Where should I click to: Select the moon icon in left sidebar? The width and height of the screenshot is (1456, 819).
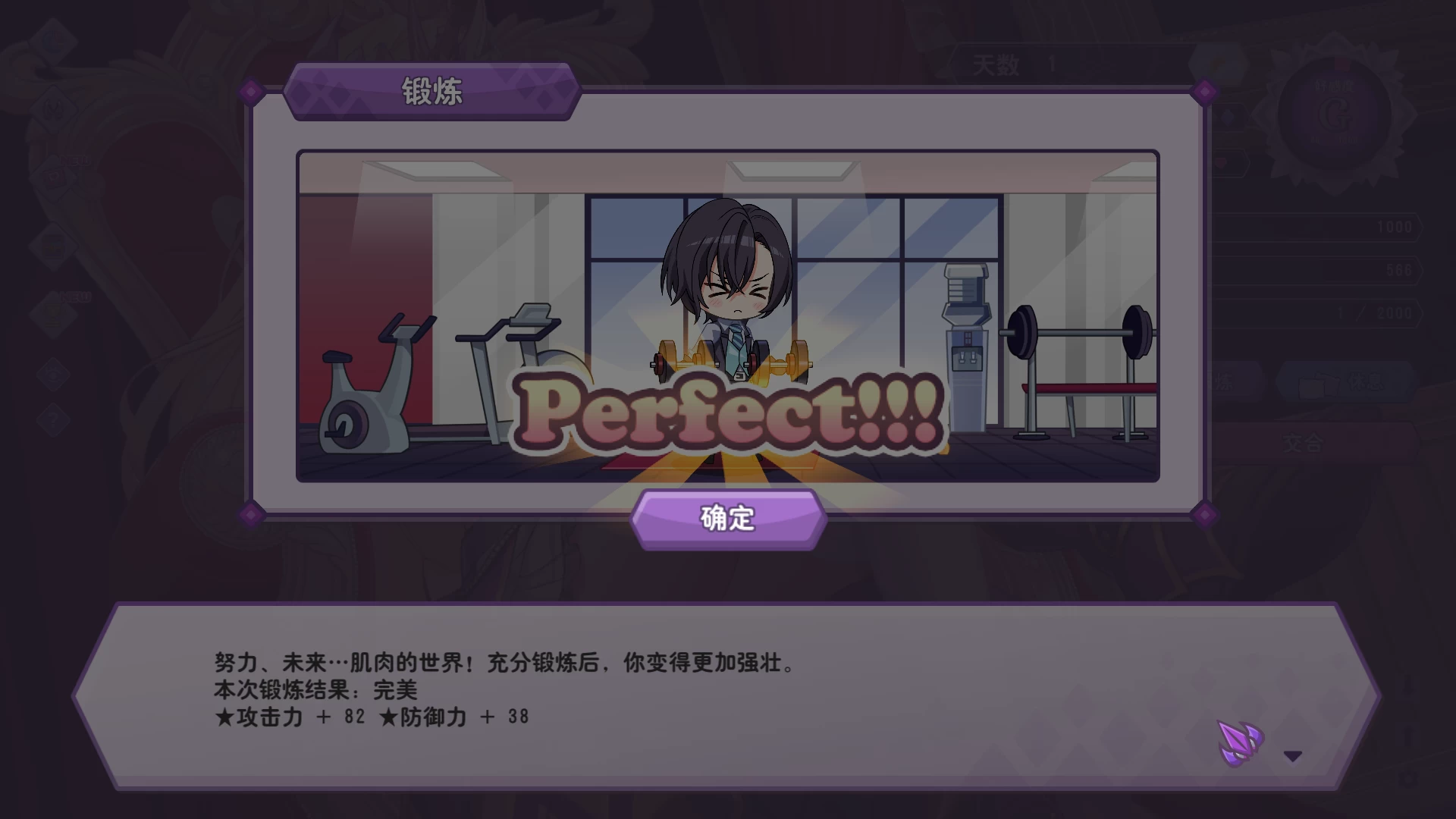click(52, 39)
